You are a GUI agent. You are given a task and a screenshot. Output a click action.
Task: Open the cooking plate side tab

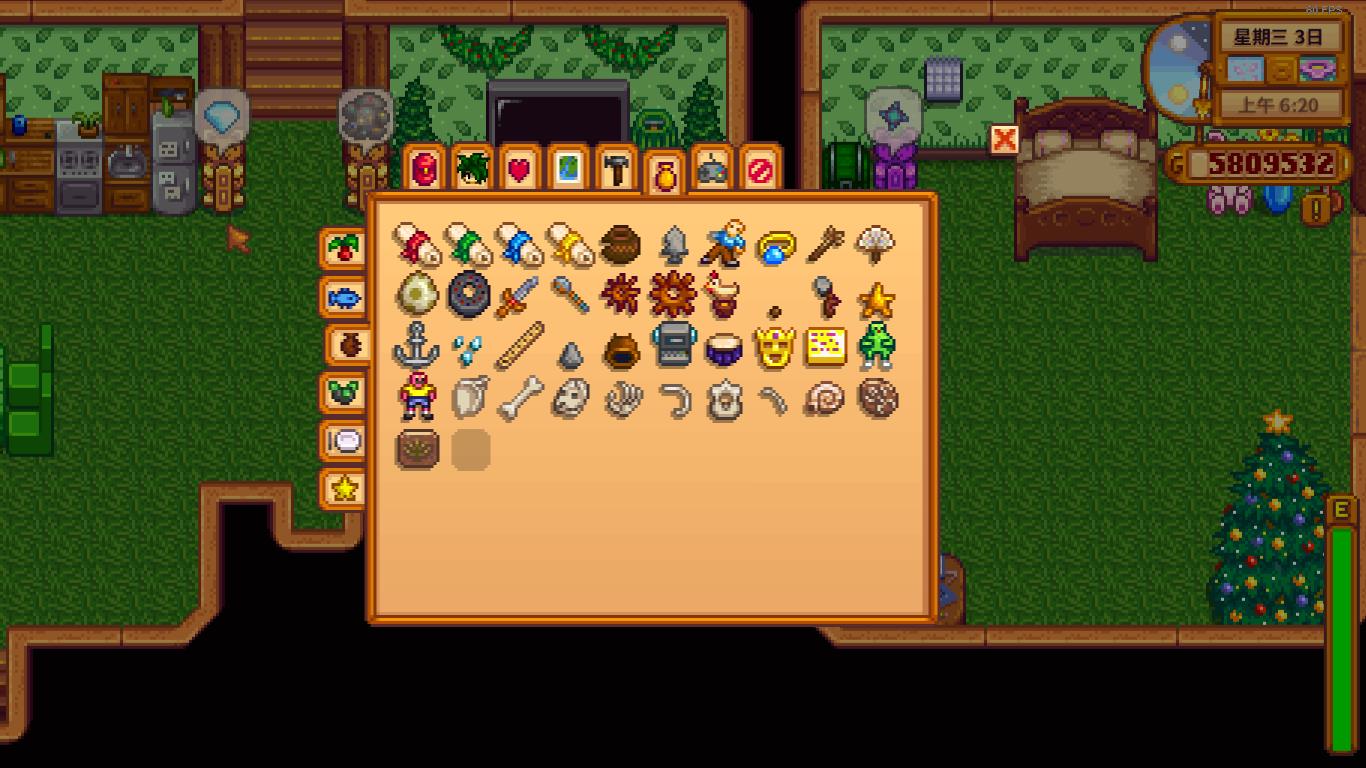pyautogui.click(x=343, y=441)
